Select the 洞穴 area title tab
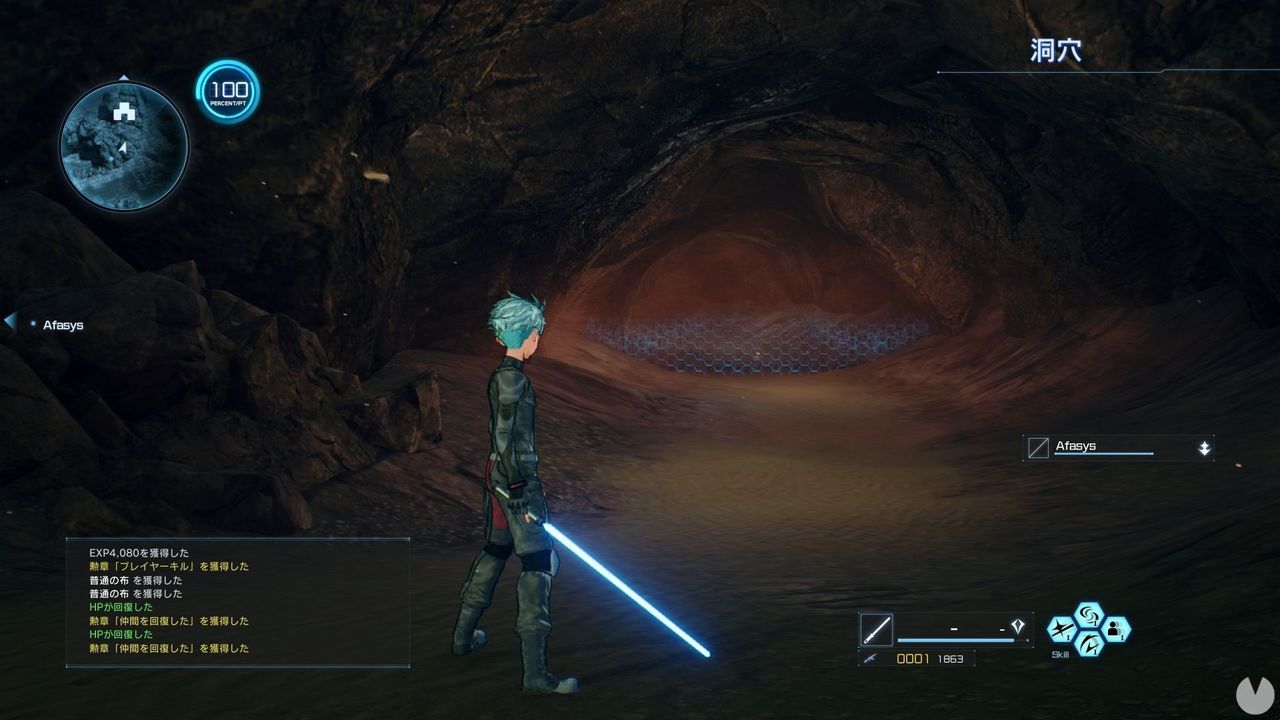 1055,49
